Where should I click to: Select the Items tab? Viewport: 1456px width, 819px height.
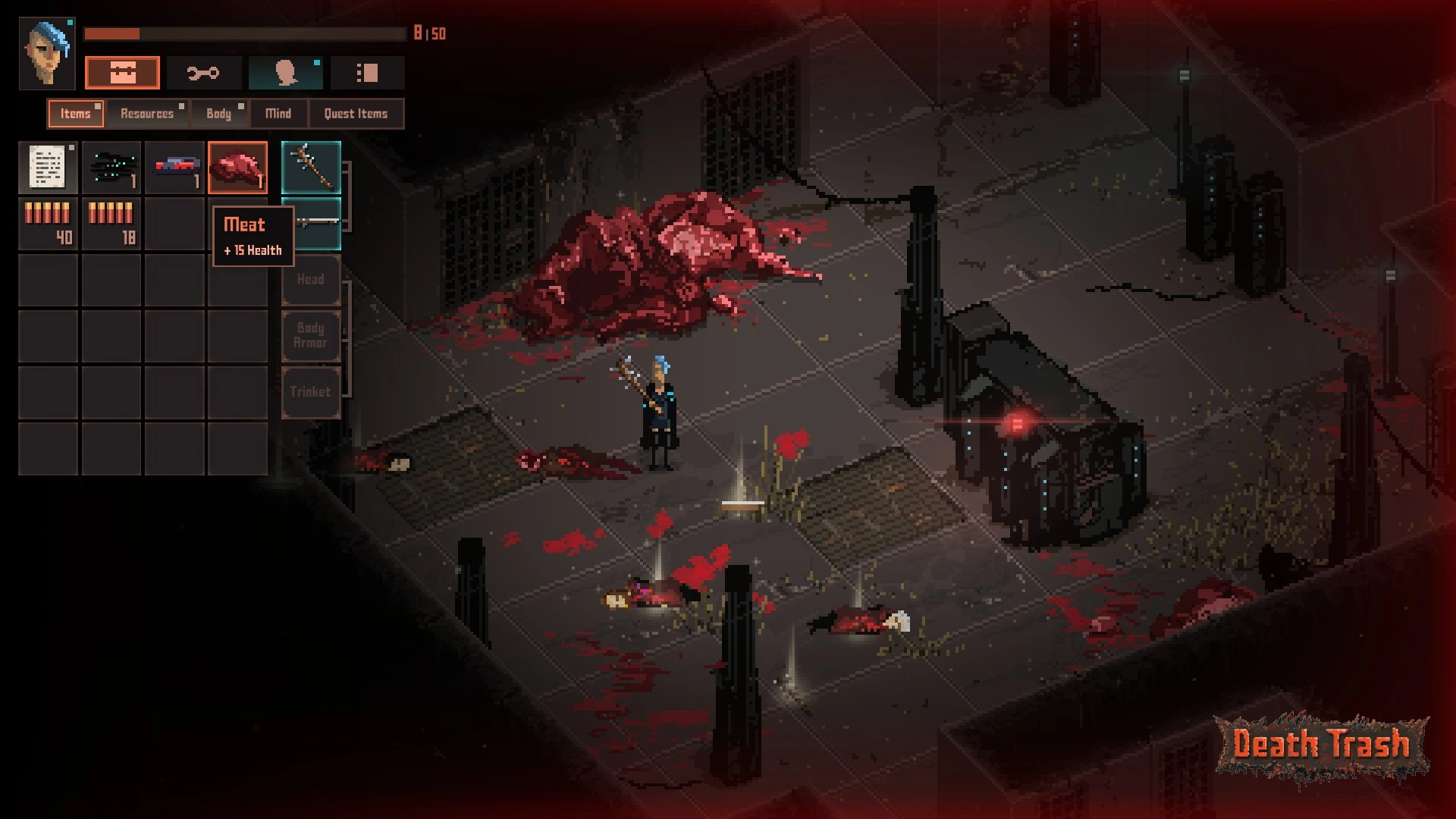point(75,114)
